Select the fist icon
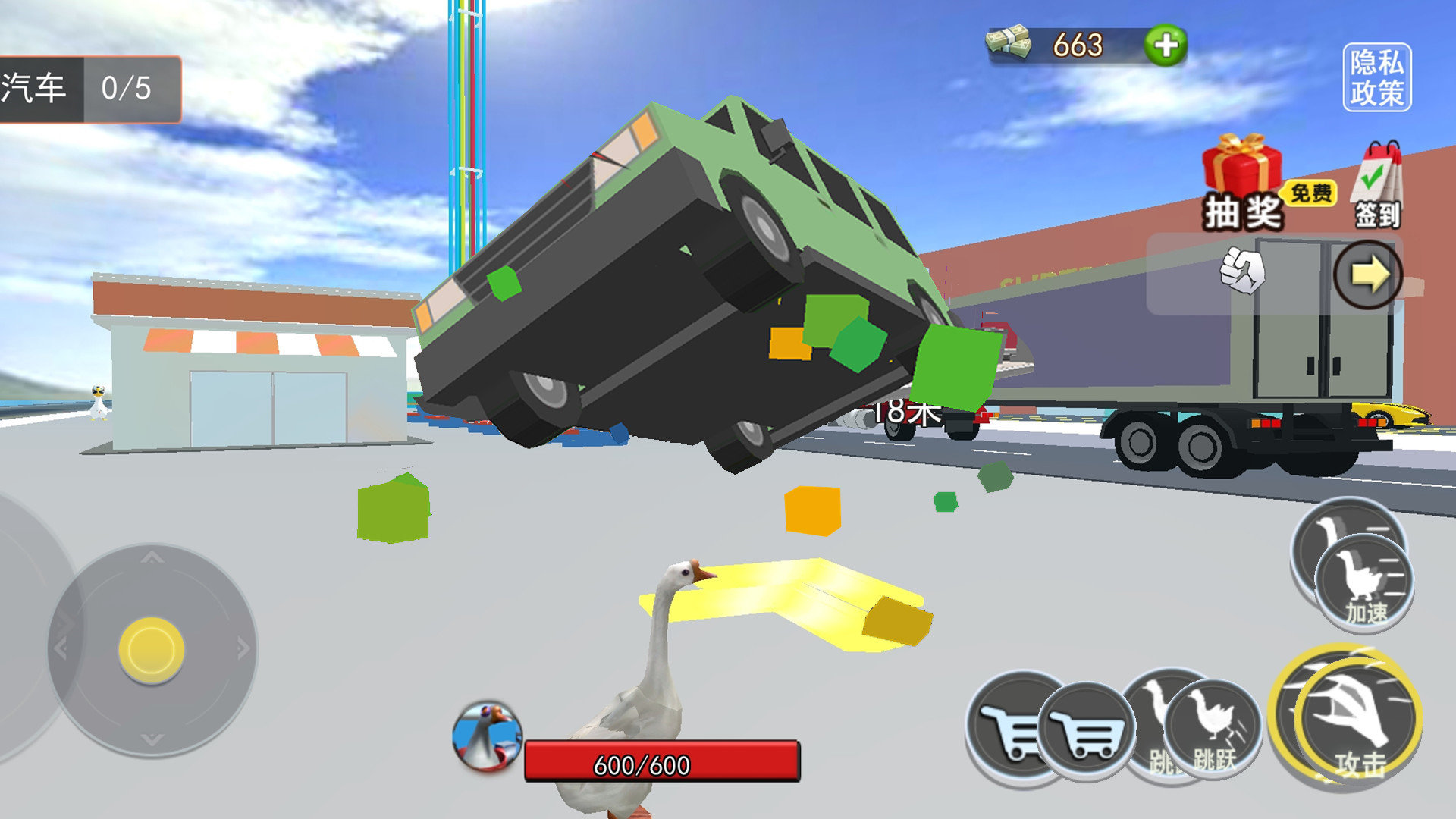 [1242, 271]
